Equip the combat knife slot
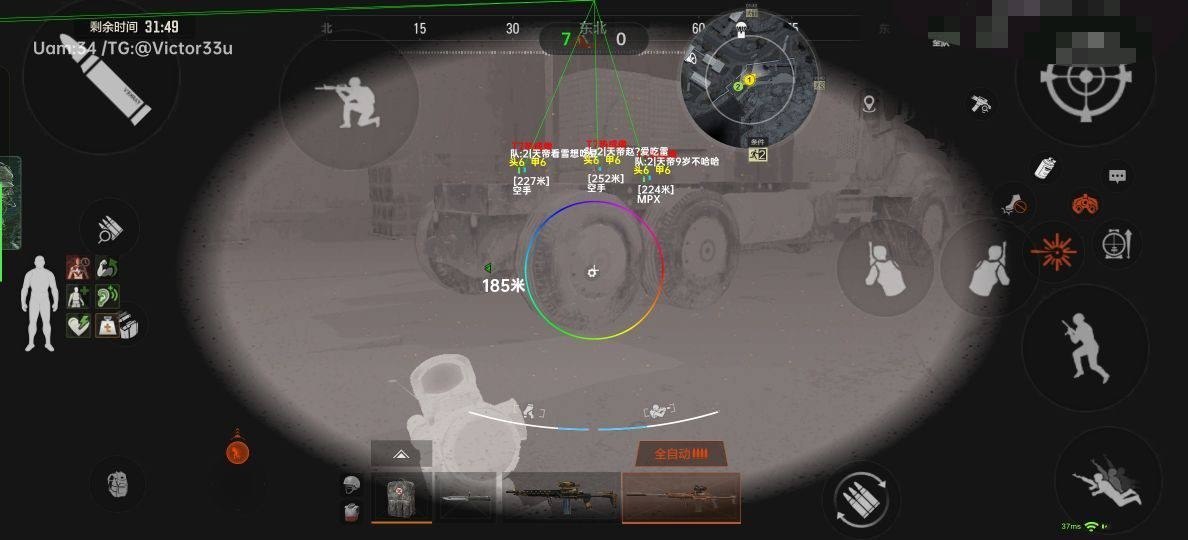Viewport: 1188px width, 540px height. (465, 497)
